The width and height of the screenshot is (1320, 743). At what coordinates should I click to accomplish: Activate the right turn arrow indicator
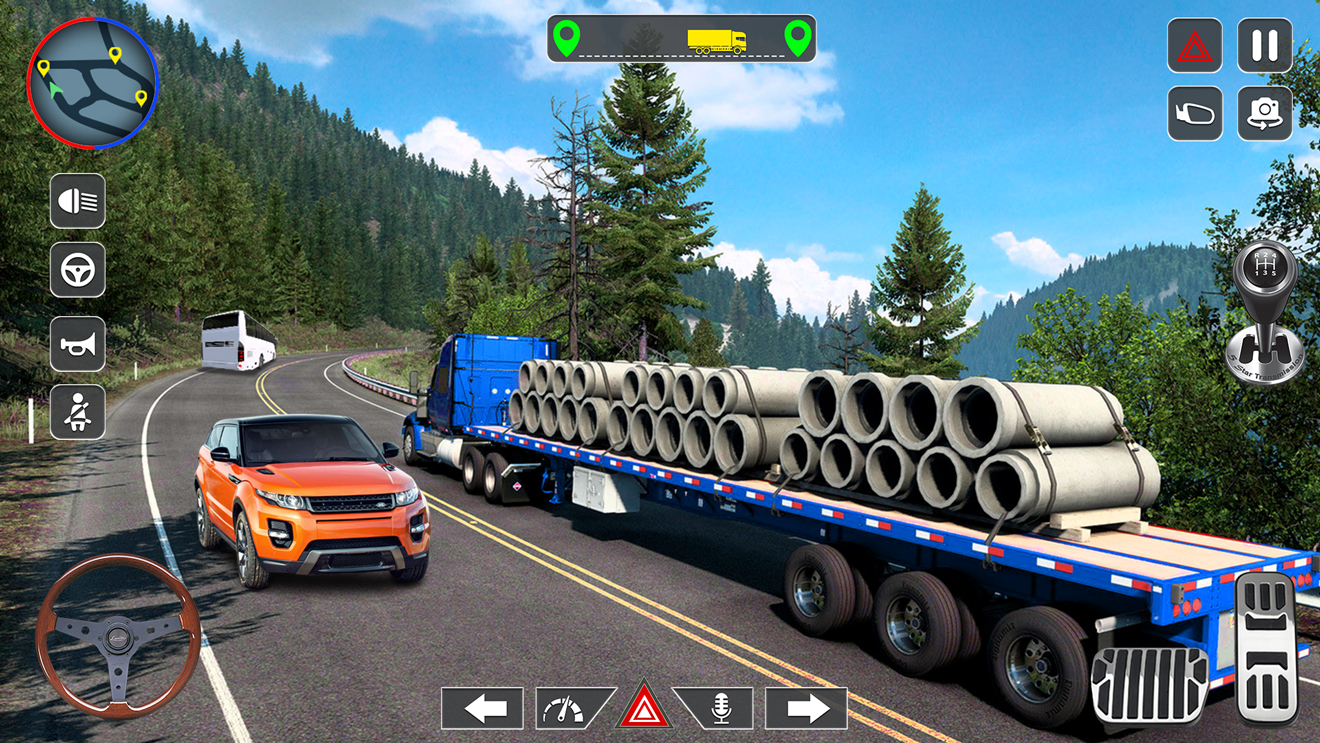(x=806, y=709)
